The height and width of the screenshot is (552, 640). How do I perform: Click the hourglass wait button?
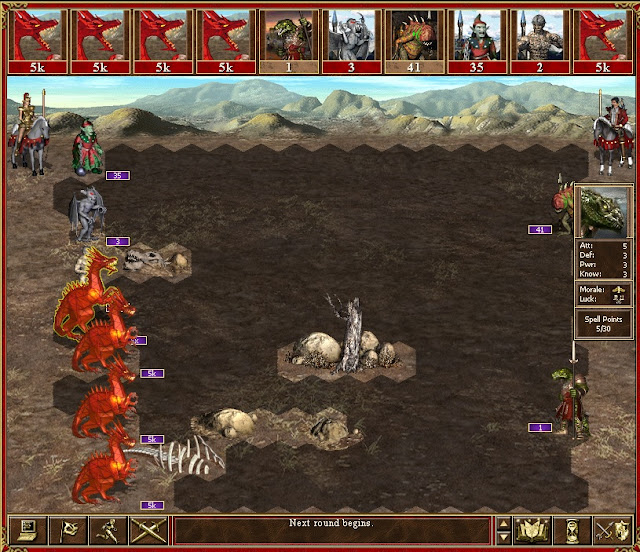pos(573,530)
